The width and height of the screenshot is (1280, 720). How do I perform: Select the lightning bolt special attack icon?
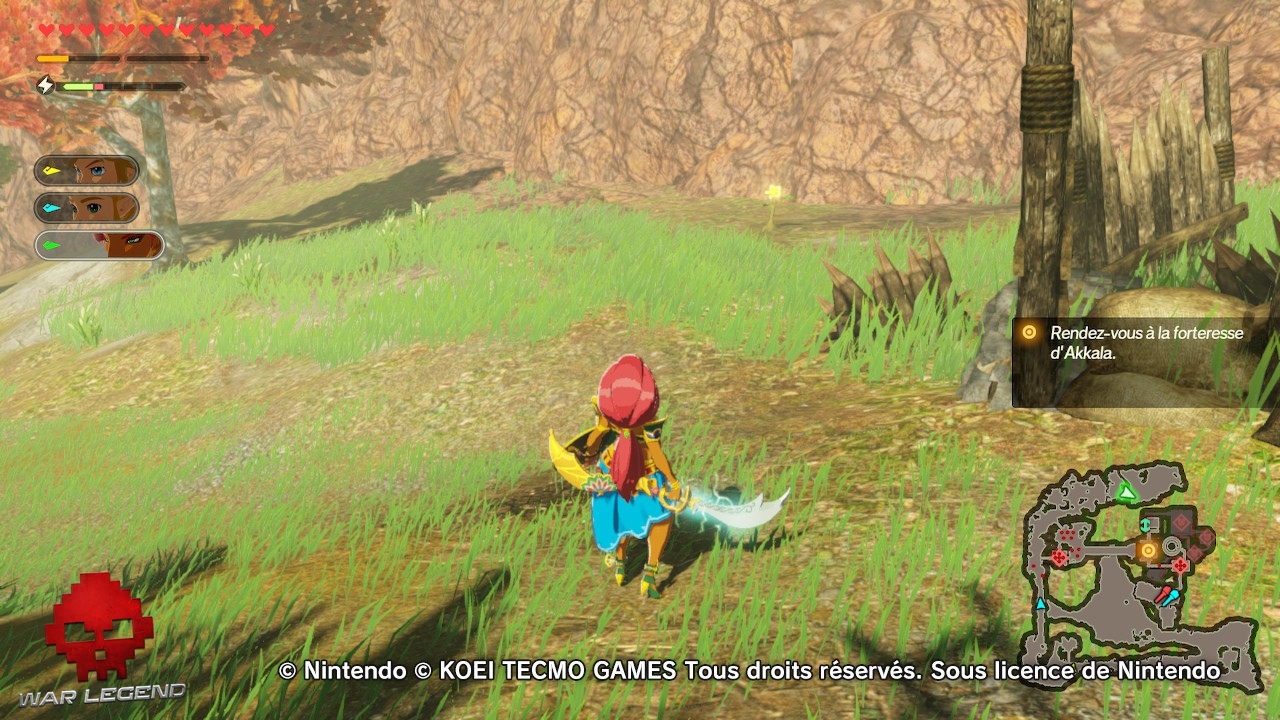point(45,86)
